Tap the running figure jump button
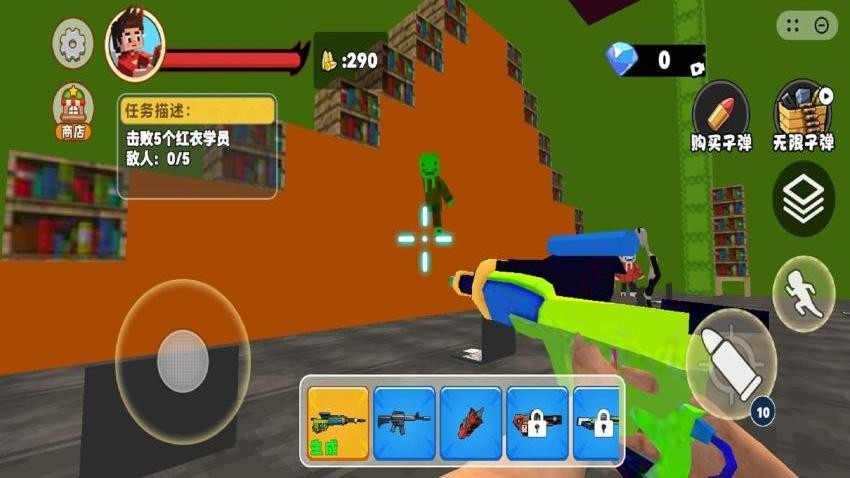Viewport: 850px width, 478px height. click(803, 294)
